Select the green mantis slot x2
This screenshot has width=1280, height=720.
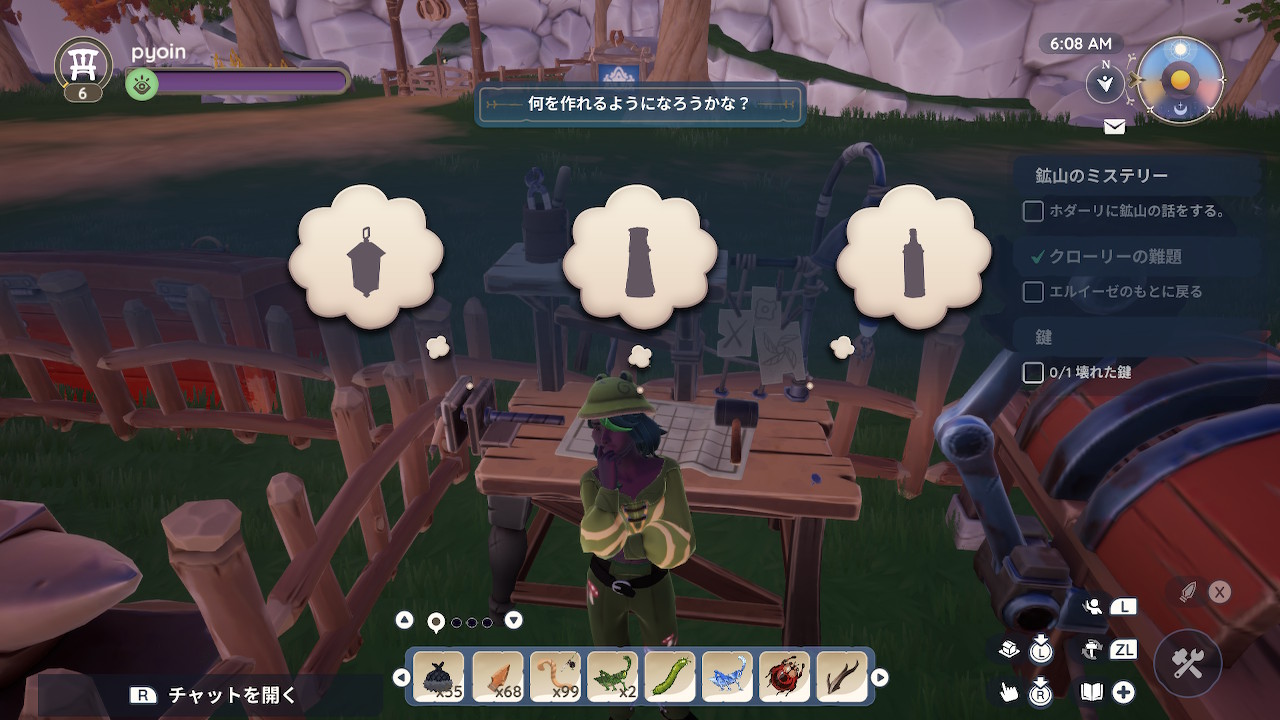click(613, 677)
